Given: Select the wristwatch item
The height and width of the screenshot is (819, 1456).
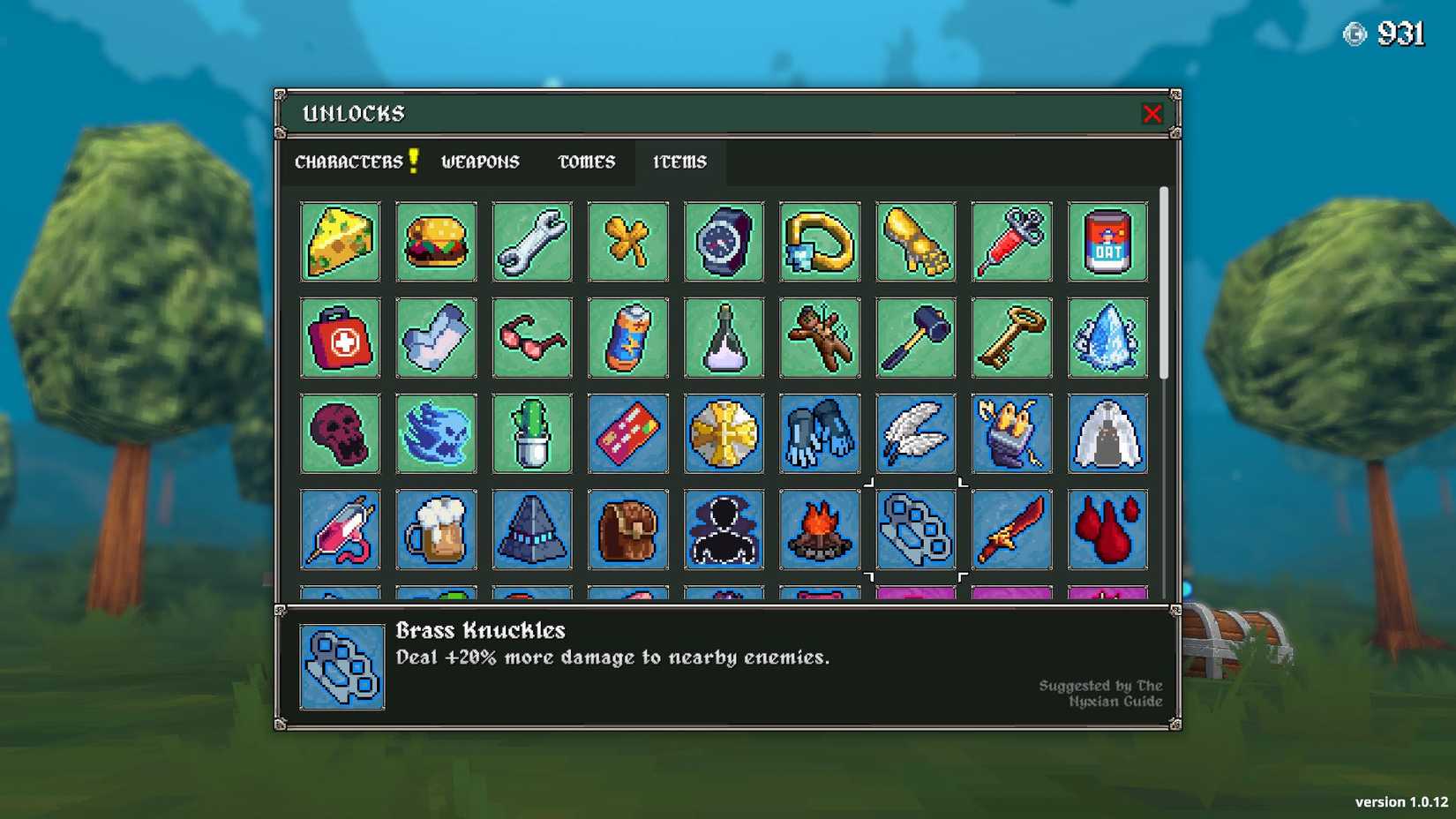Looking at the screenshot, I should (x=724, y=242).
